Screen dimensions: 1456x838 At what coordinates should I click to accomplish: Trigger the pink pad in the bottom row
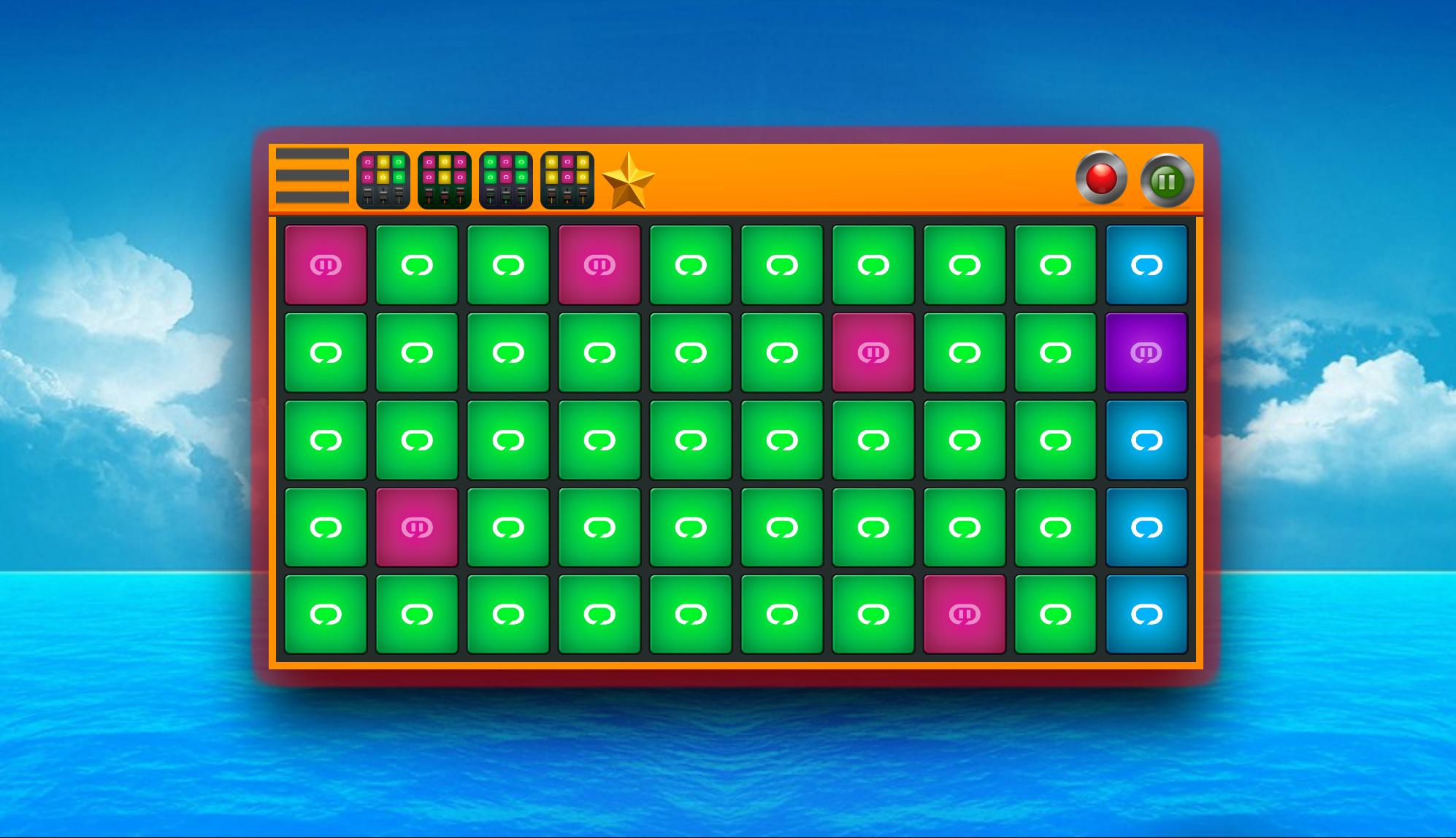tap(964, 613)
